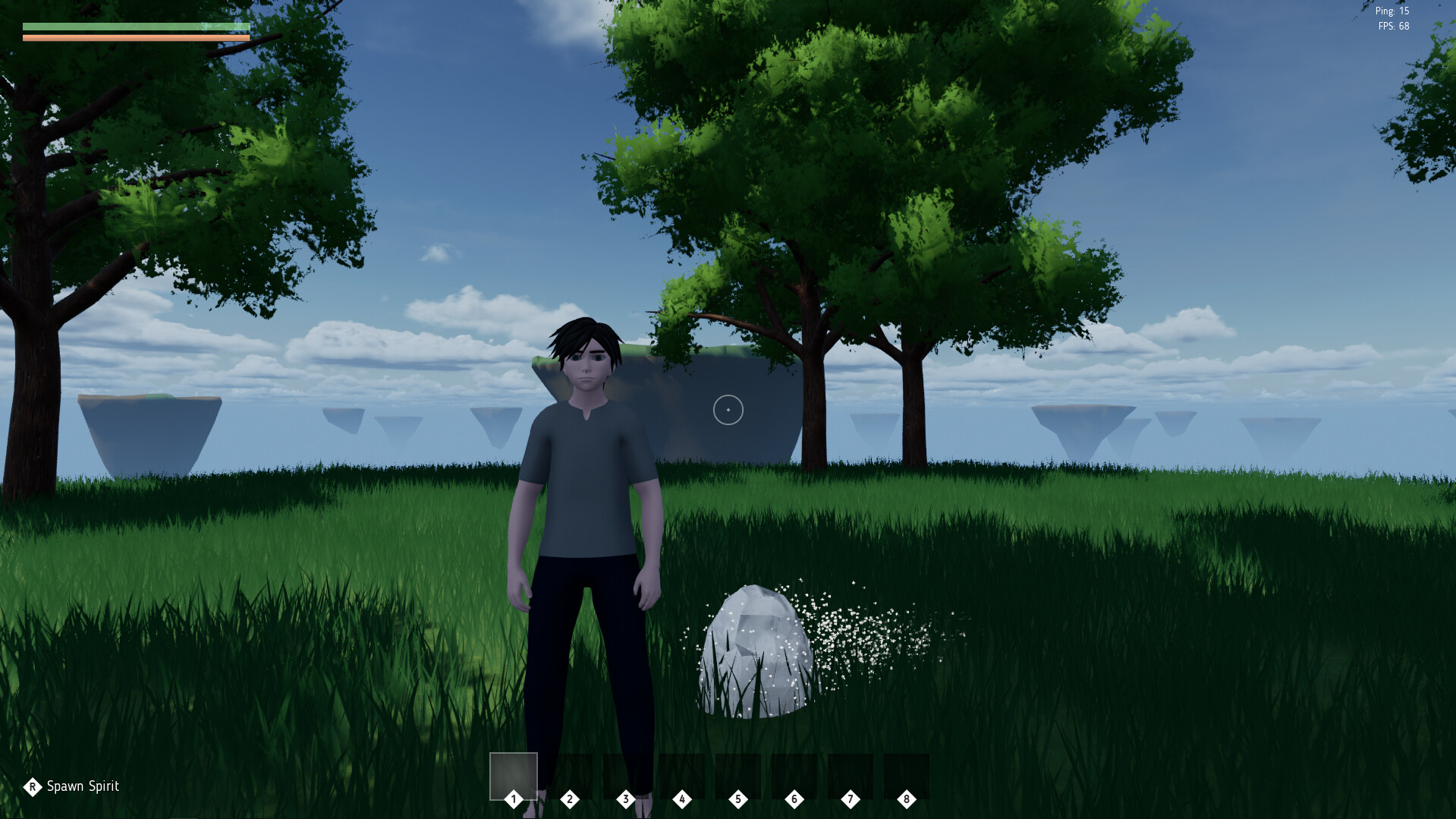Click the Ping value display
Image resolution: width=1456 pixels, height=819 pixels.
tap(1391, 11)
